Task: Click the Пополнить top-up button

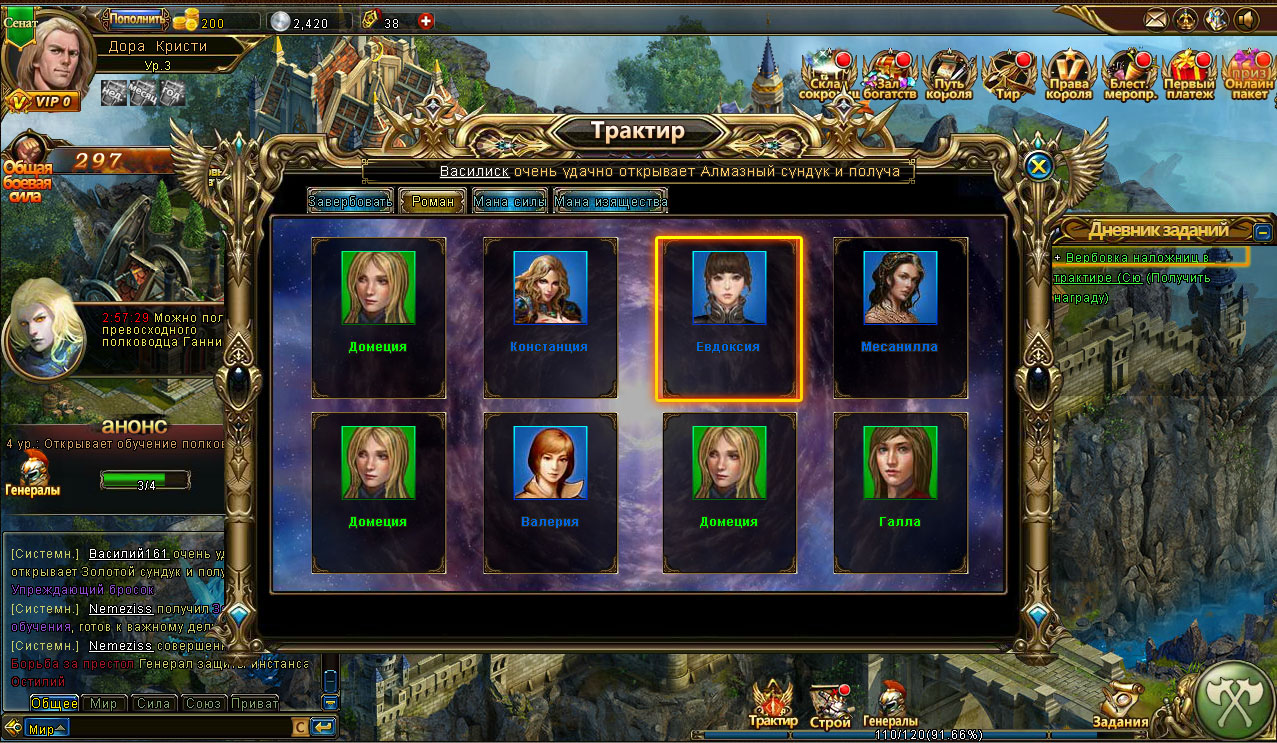Action: (135, 18)
